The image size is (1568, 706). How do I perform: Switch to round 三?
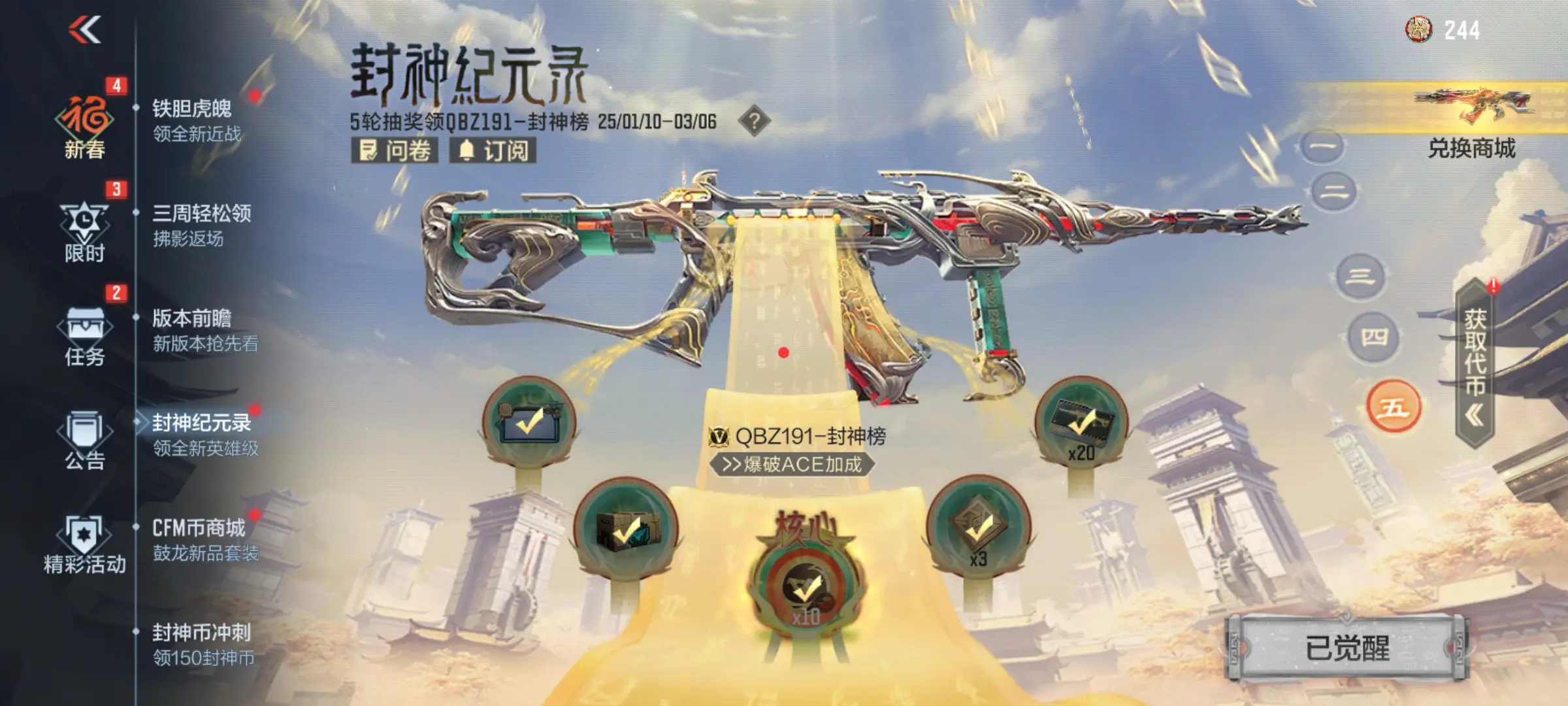1360,277
